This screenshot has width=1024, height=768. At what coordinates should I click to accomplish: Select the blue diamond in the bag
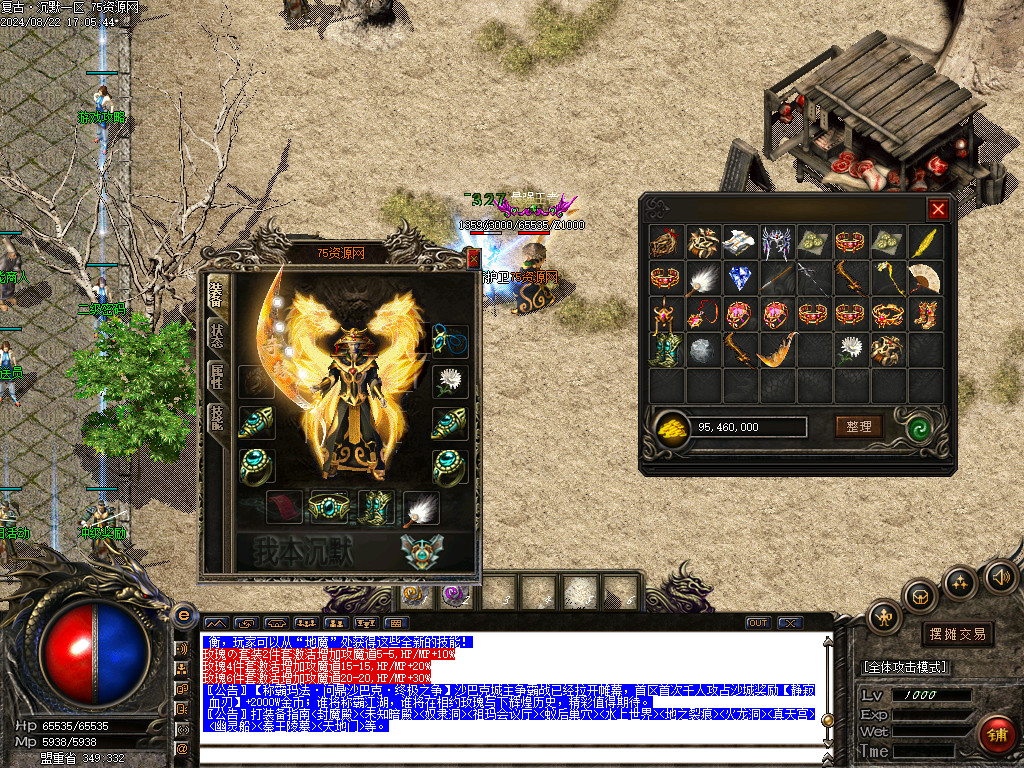(739, 278)
